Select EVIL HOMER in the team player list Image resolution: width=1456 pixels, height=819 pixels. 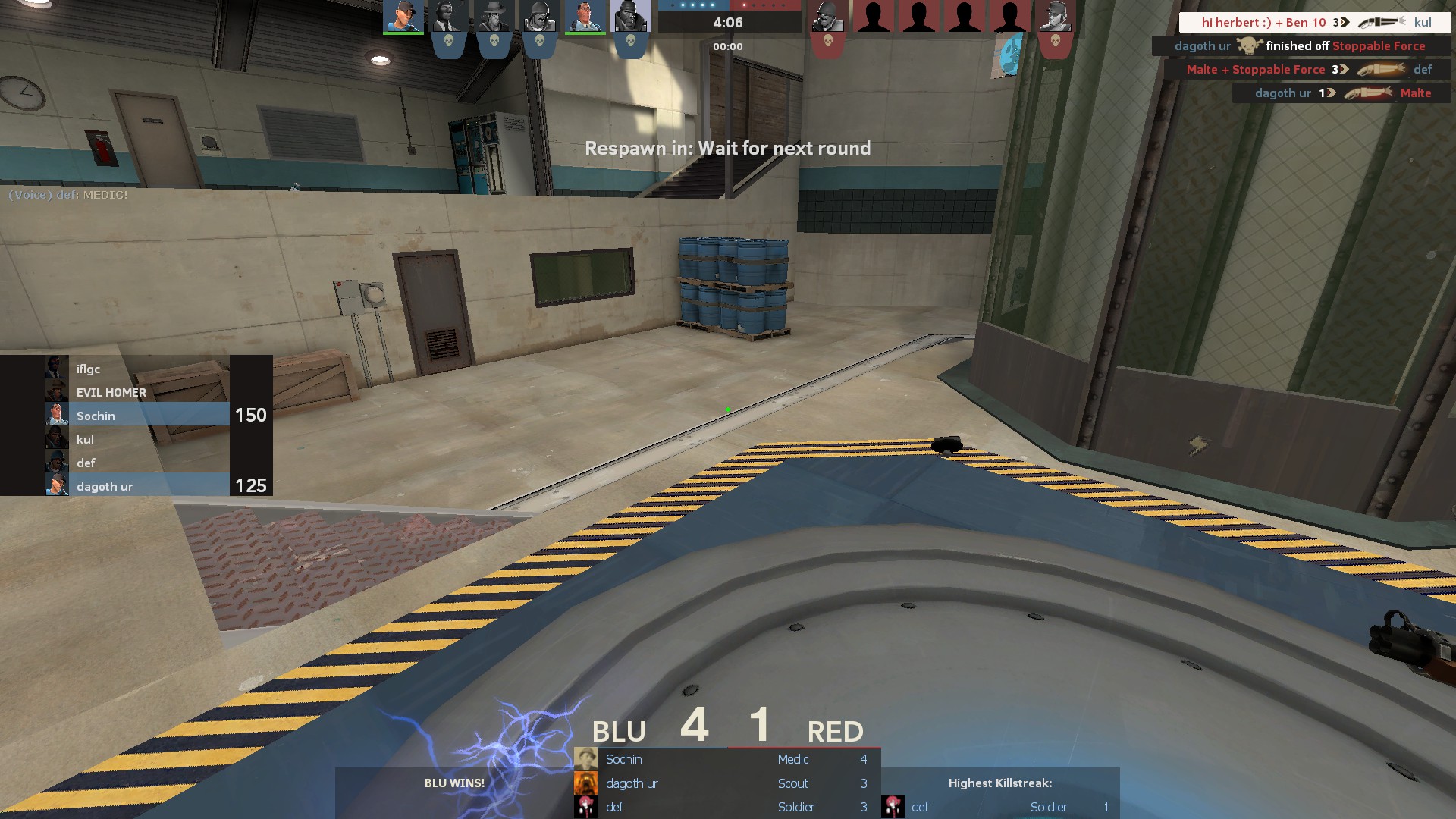136,392
